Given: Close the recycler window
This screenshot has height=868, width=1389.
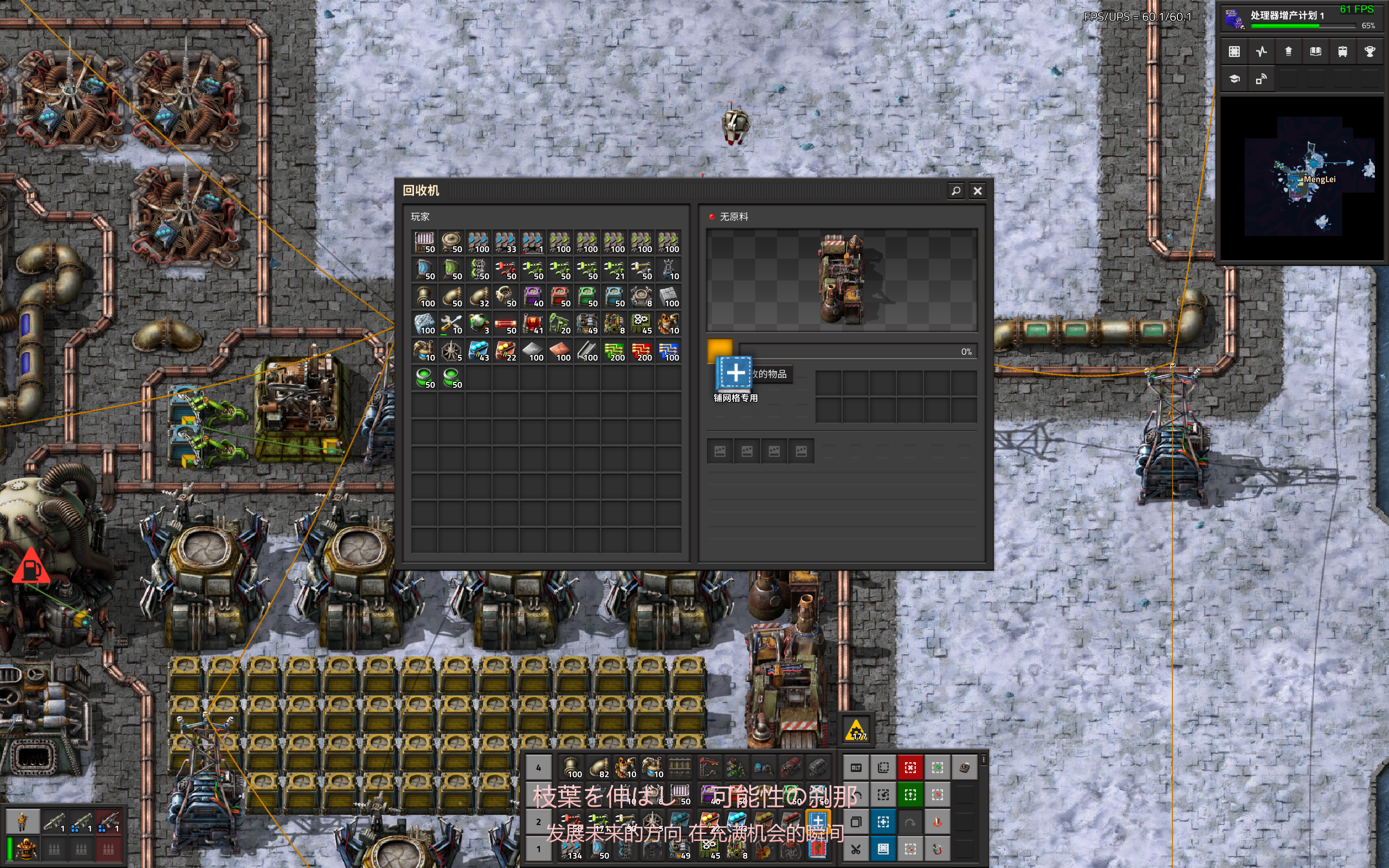Looking at the screenshot, I should 978,190.
